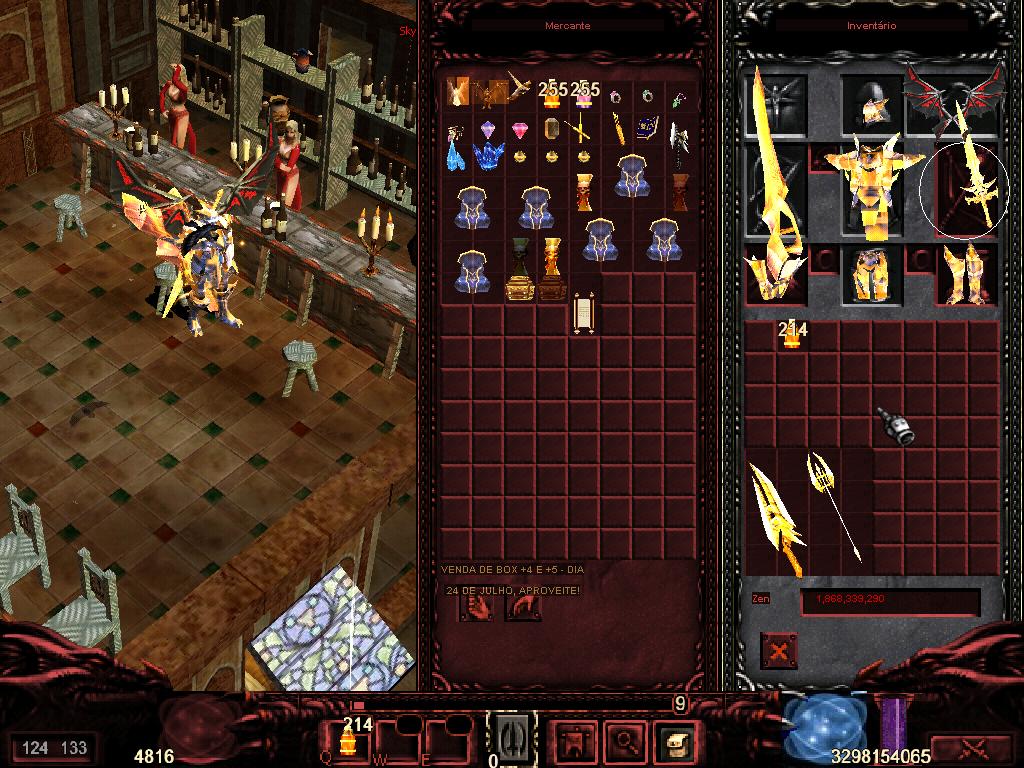Click the left red hand shop button

(474, 606)
